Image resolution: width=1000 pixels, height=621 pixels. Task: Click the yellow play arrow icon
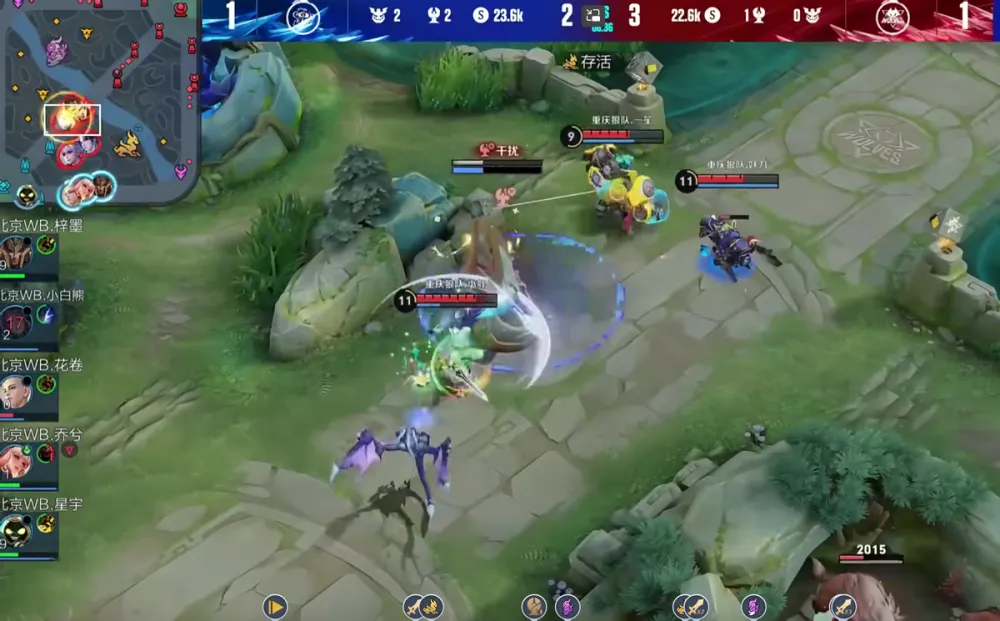pos(275,606)
